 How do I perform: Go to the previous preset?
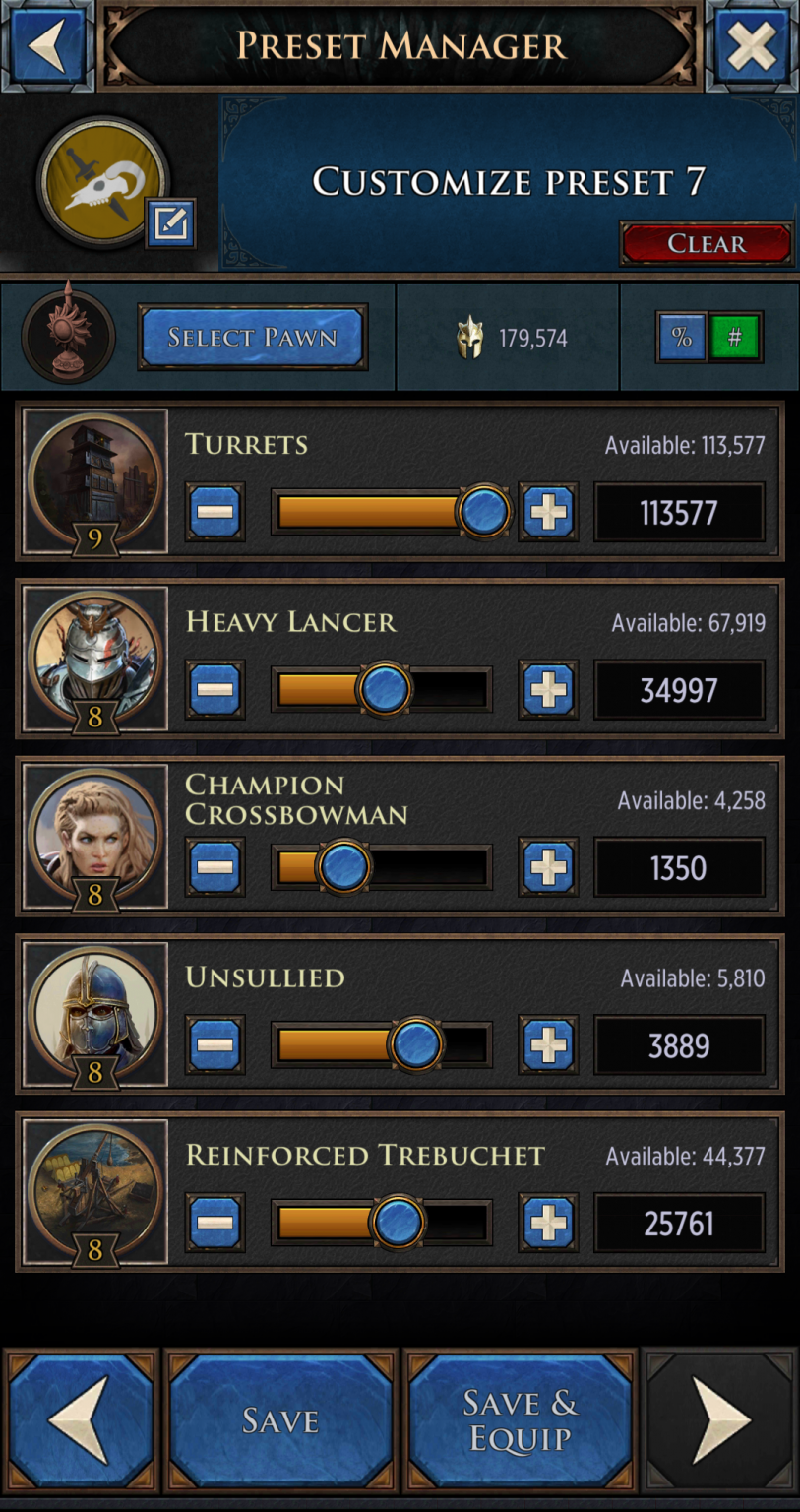[x=81, y=1420]
